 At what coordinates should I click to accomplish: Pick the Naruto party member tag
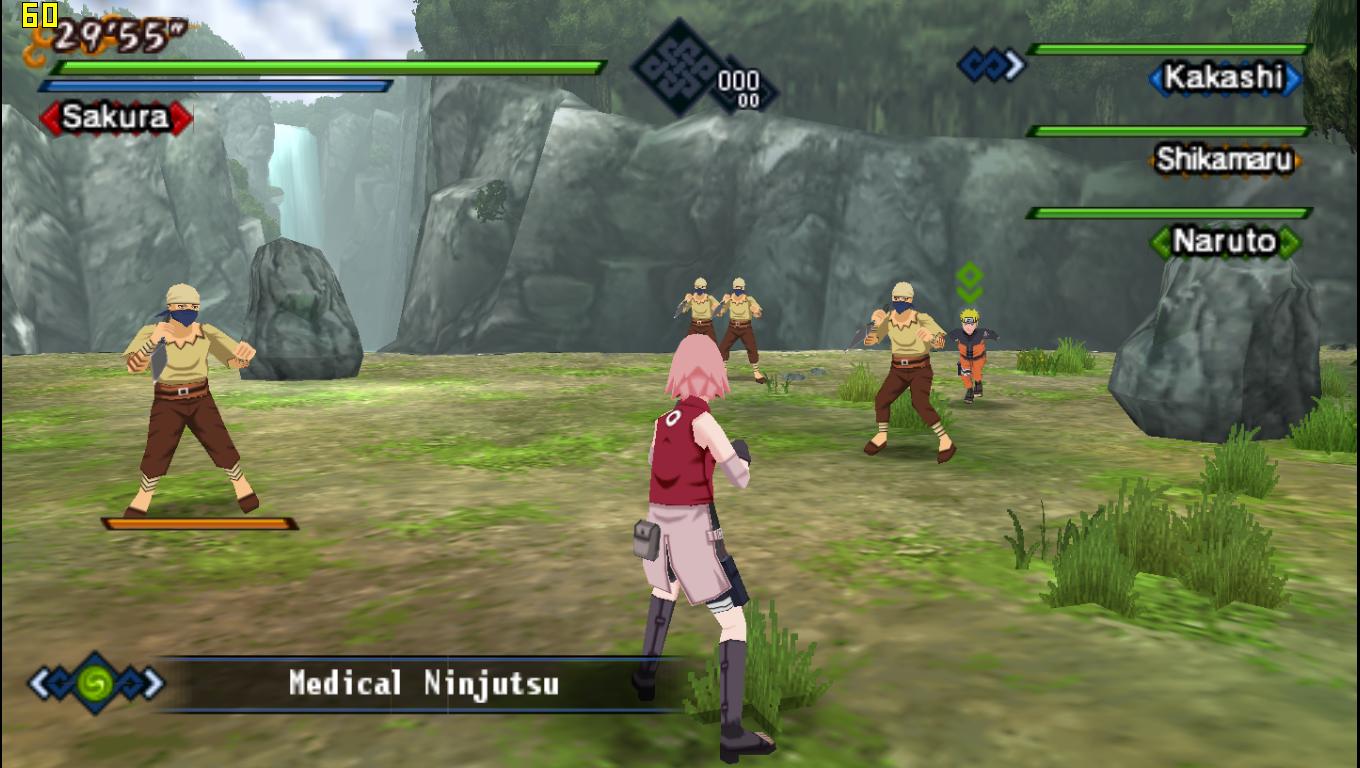(x=1224, y=242)
